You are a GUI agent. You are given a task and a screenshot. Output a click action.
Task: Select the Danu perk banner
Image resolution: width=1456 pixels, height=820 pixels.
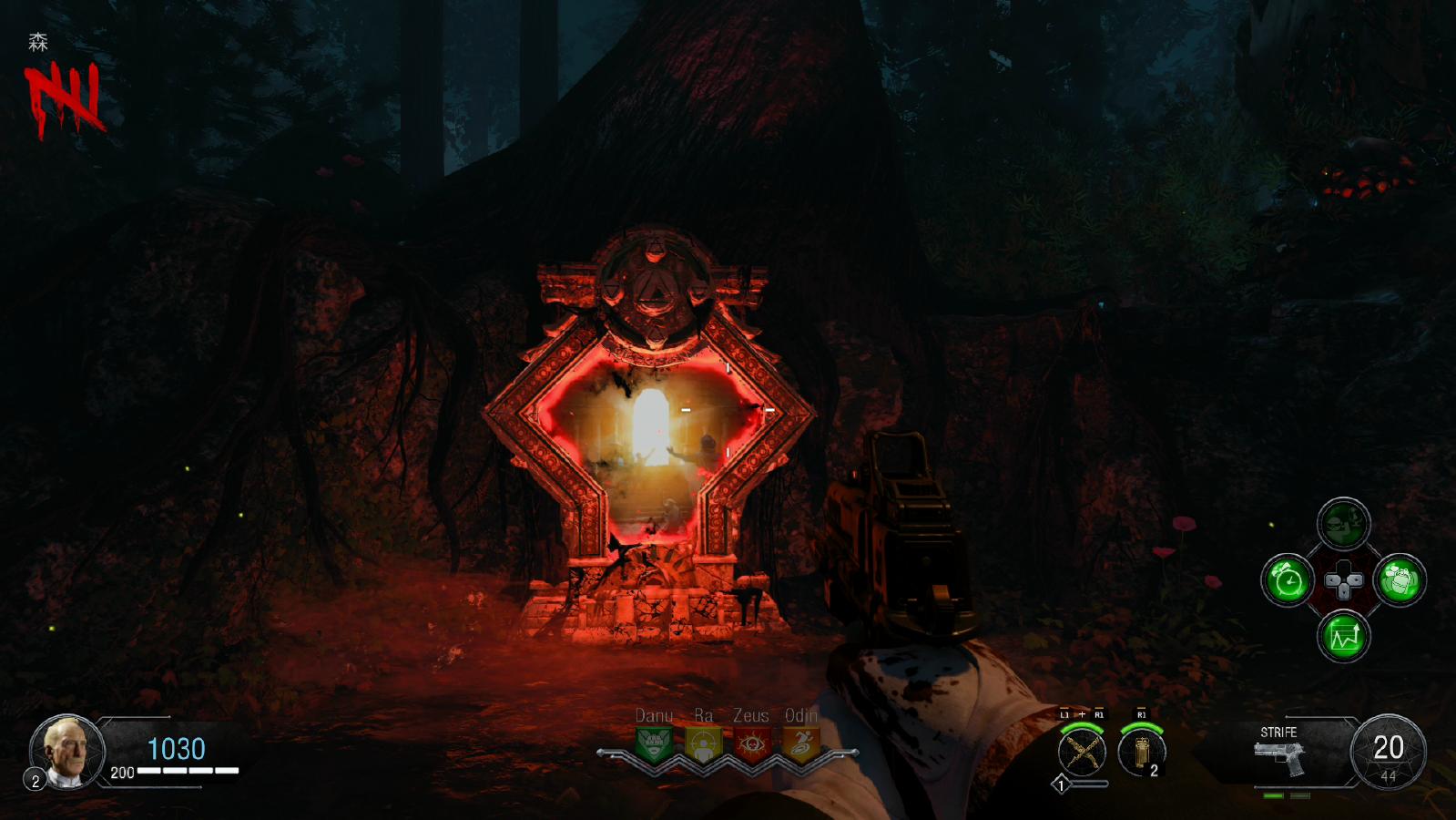click(x=654, y=743)
